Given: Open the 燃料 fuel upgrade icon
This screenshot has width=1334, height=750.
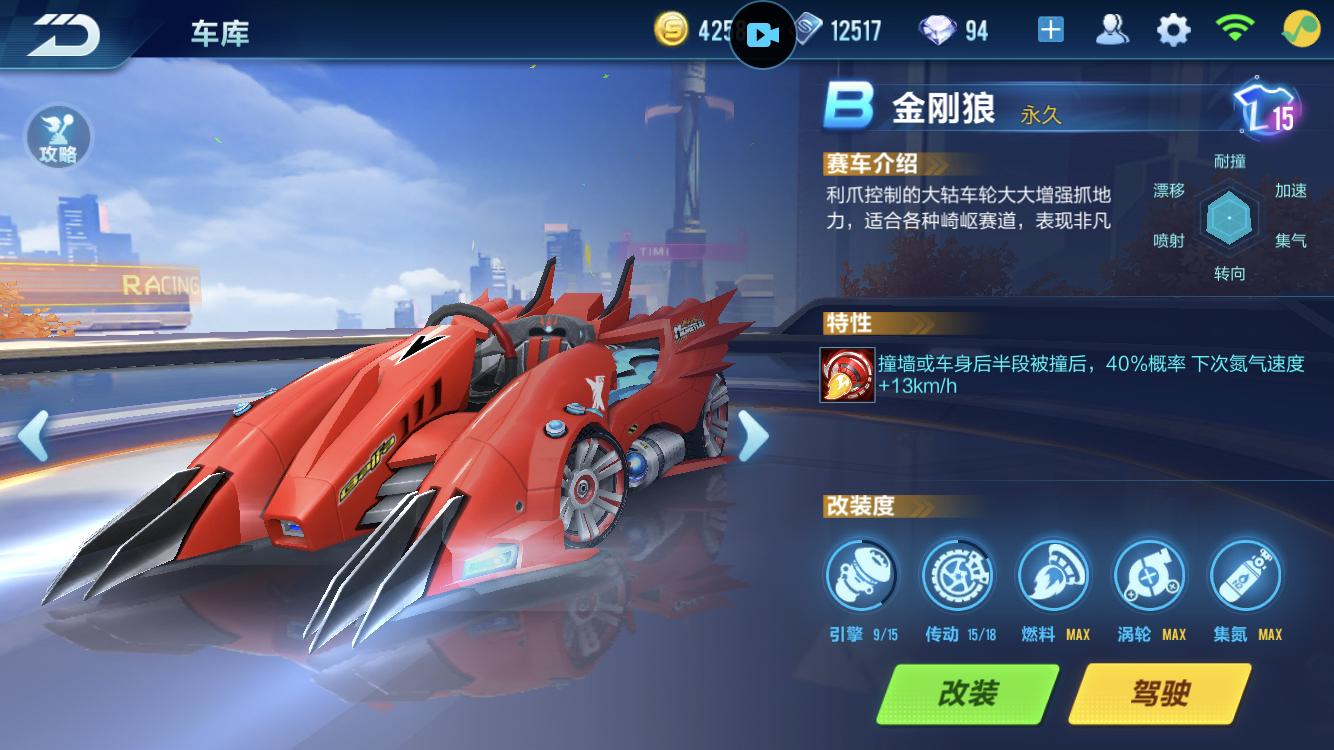Looking at the screenshot, I should (x=1052, y=575).
